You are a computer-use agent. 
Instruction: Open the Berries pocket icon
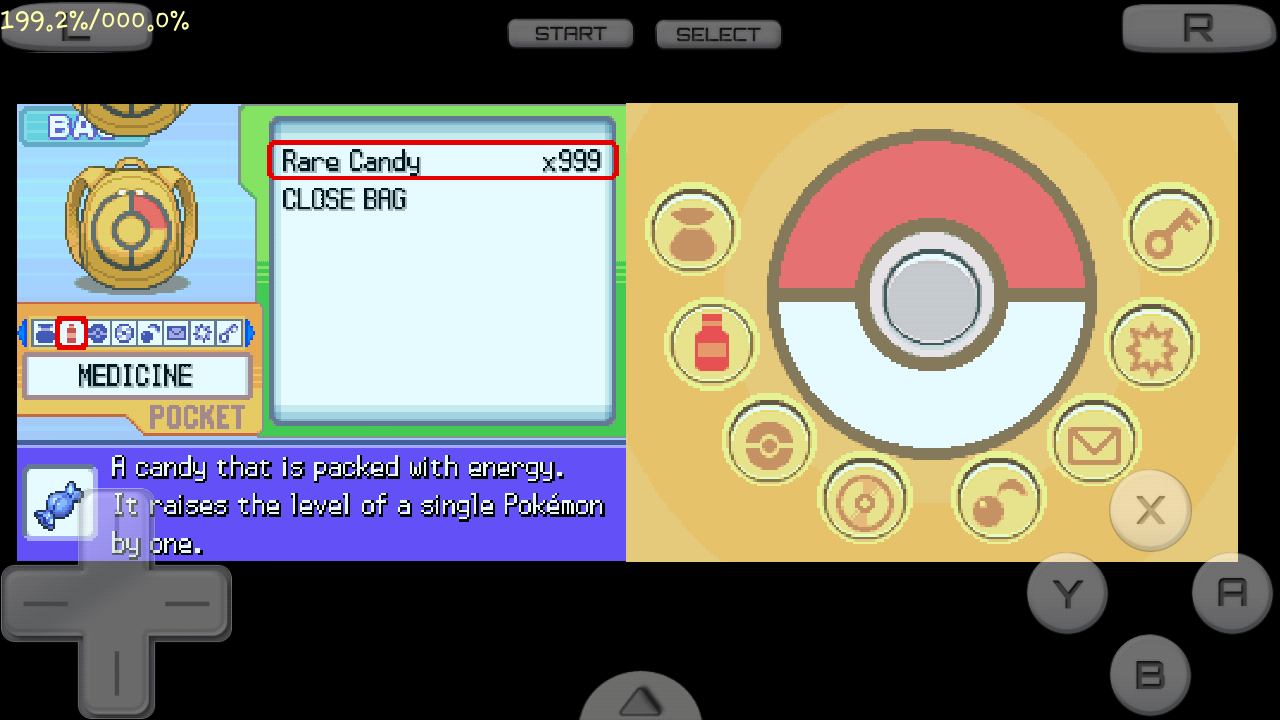[x=148, y=333]
